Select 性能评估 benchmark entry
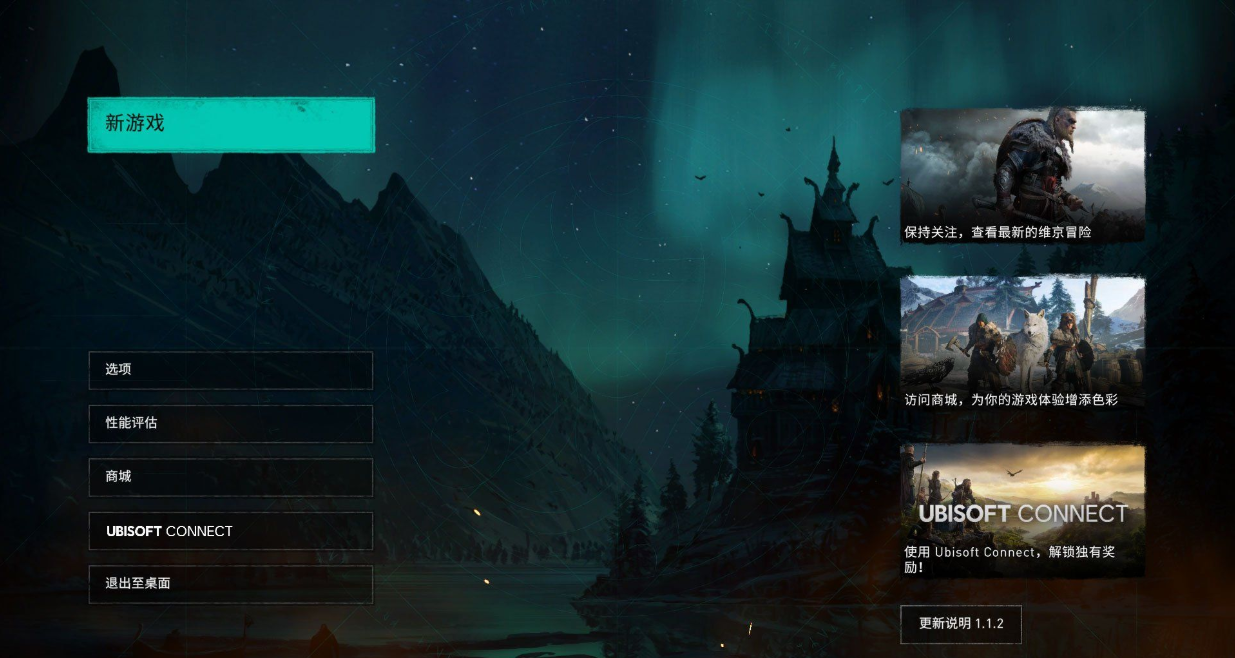Image resolution: width=1235 pixels, height=658 pixels. tap(231, 423)
